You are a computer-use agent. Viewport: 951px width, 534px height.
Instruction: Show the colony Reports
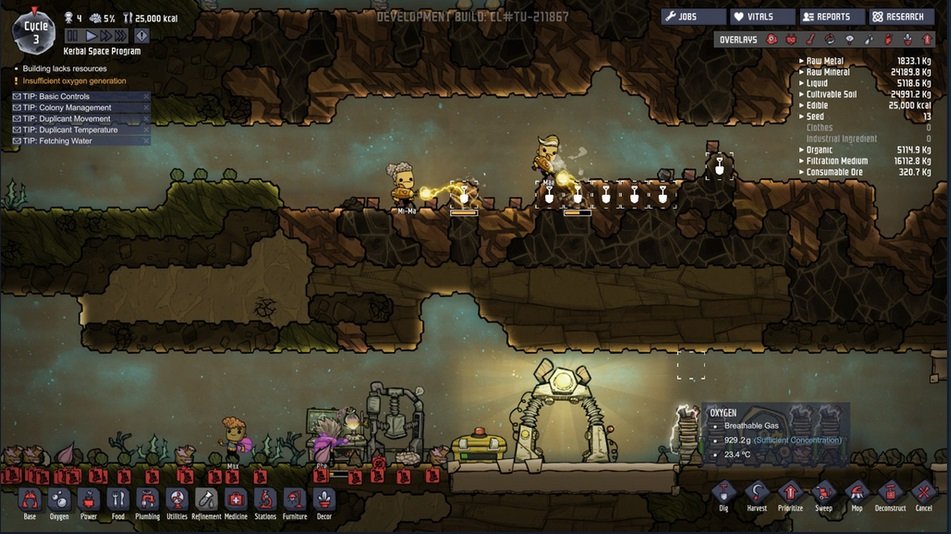point(831,17)
